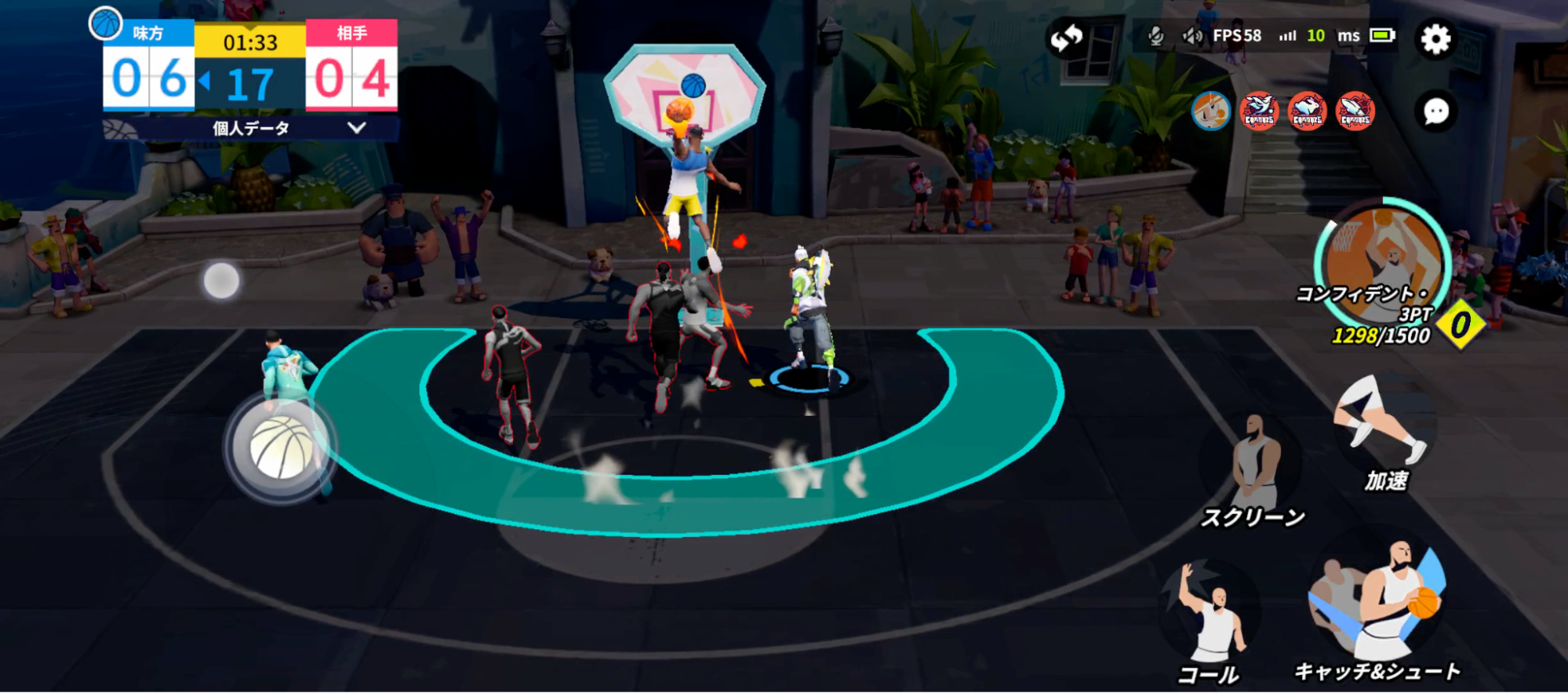This screenshot has height=693, width=1568.
Task: Mute your microphone
Action: click(x=1156, y=35)
